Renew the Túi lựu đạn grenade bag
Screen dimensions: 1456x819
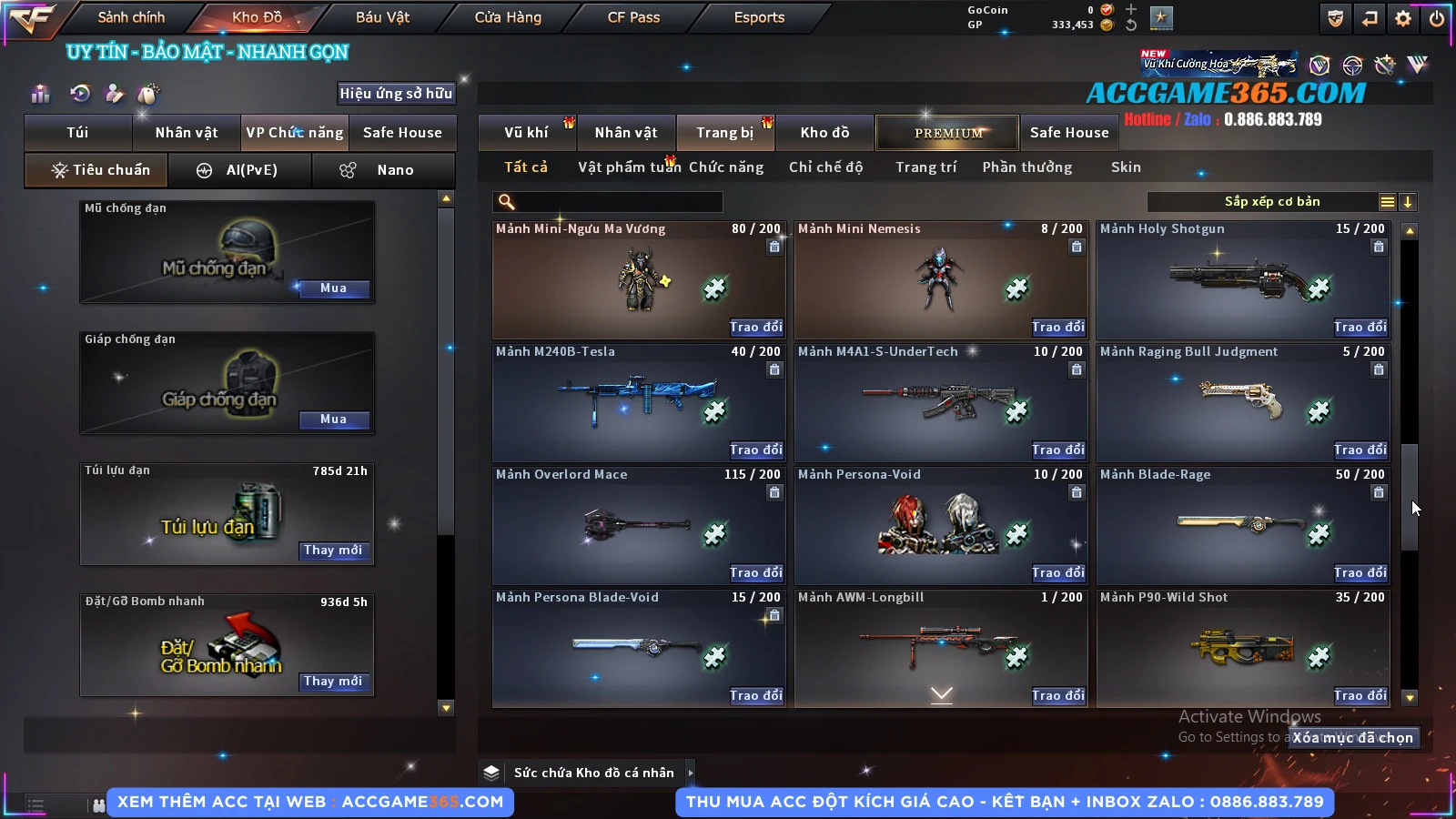(x=333, y=551)
